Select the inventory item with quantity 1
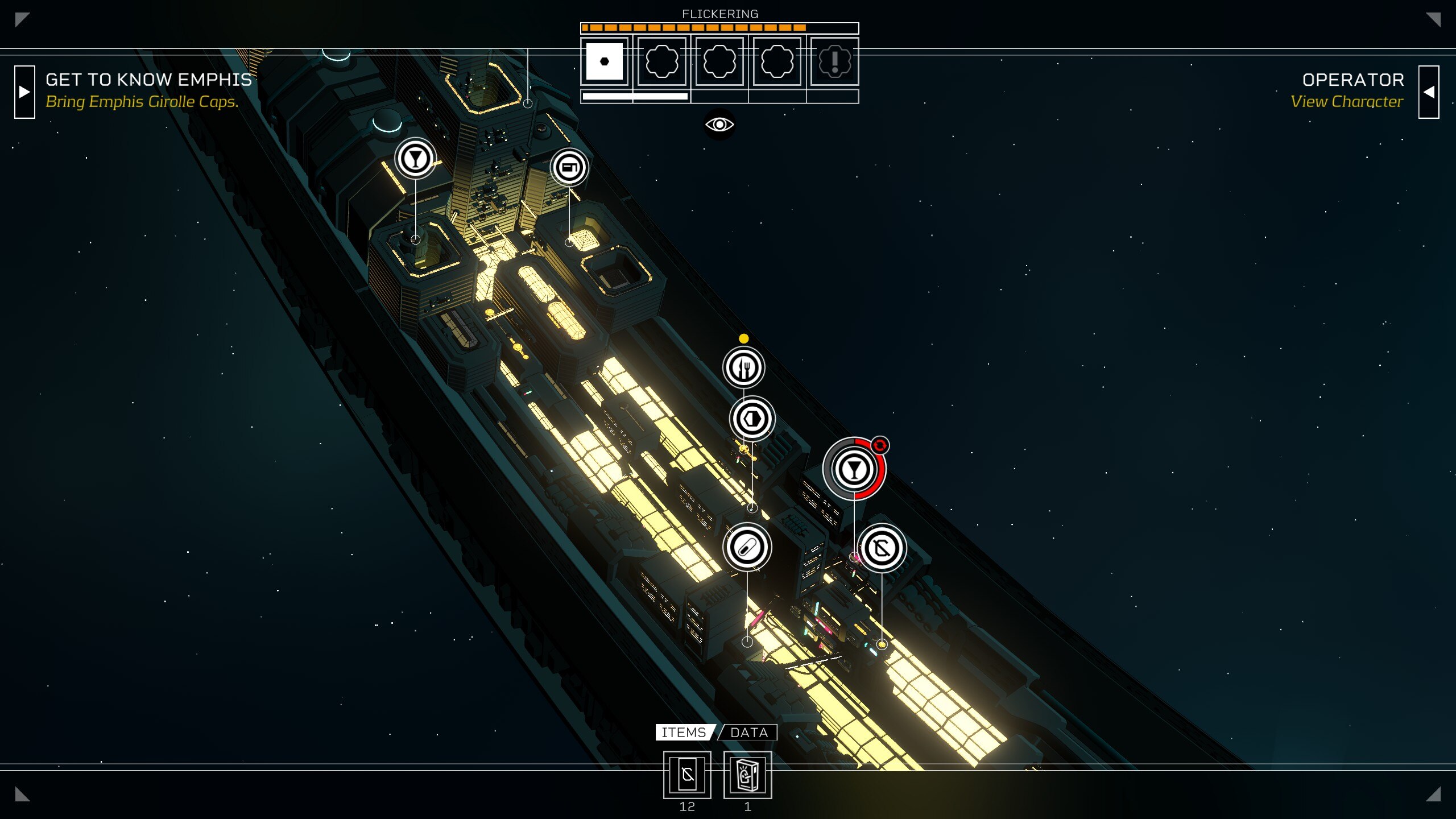The width and height of the screenshot is (1456, 819). click(747, 775)
